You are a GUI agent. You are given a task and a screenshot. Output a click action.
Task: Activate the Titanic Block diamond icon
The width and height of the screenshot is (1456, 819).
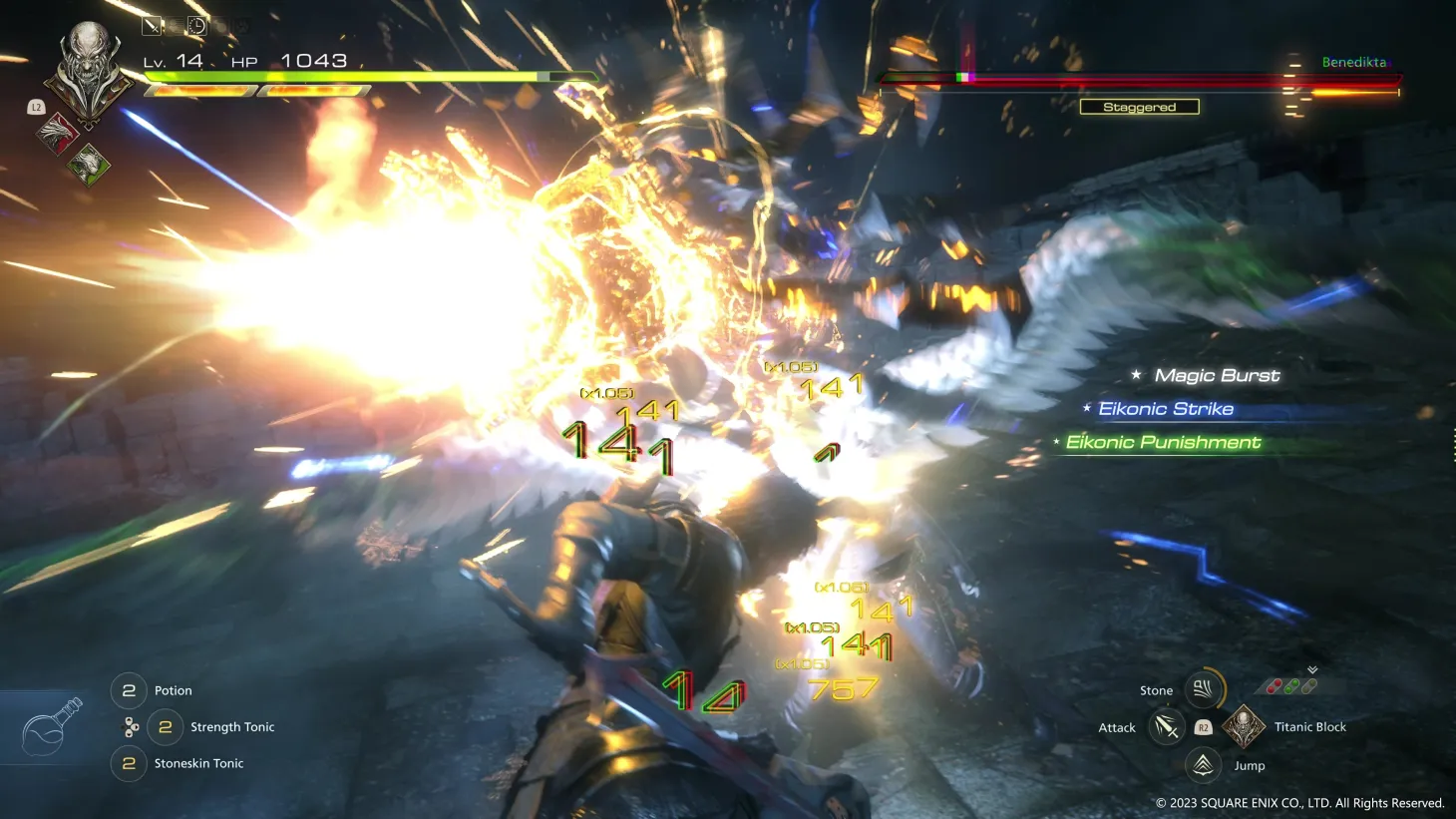point(1244,727)
